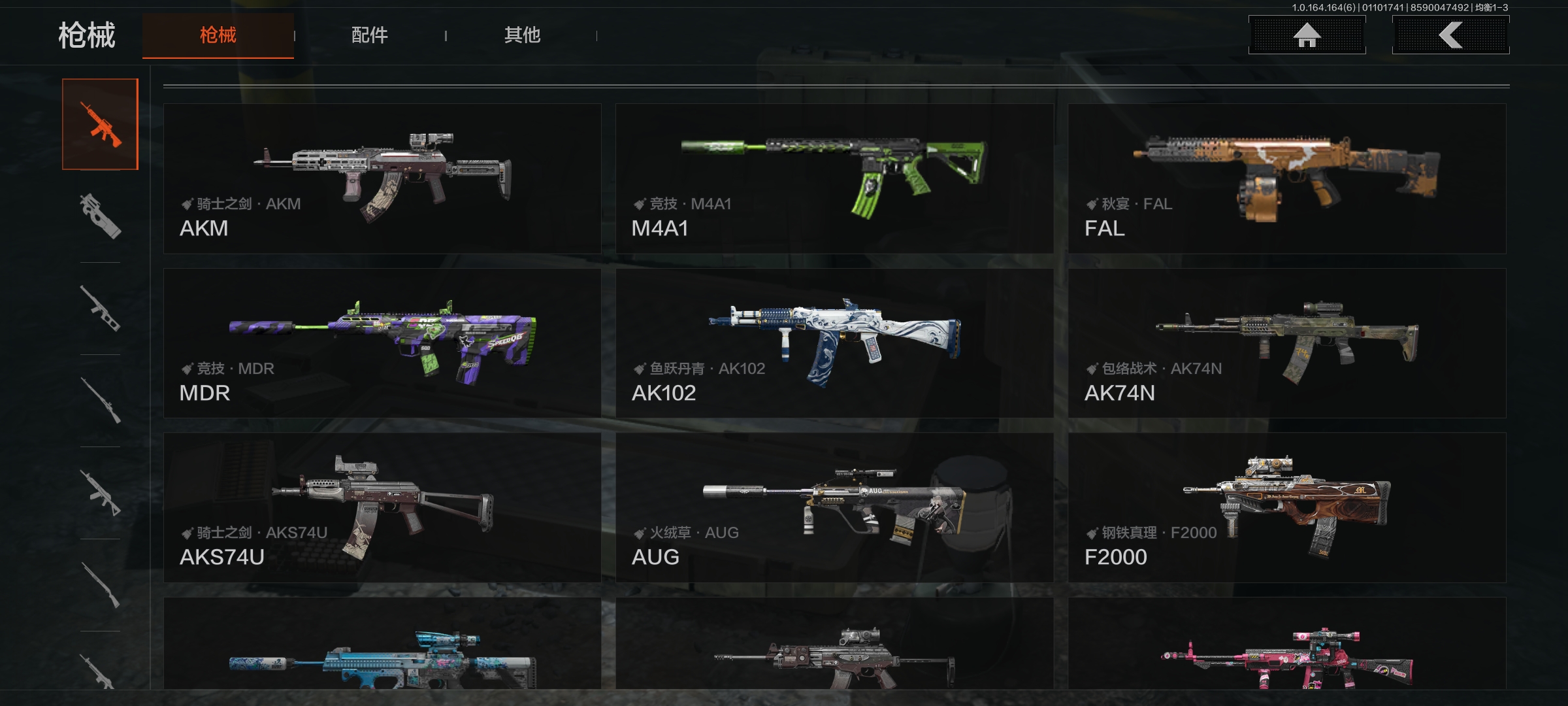Viewport: 1568px width, 706px height.
Task: Select the orange assault rifle category icon
Action: [100, 124]
